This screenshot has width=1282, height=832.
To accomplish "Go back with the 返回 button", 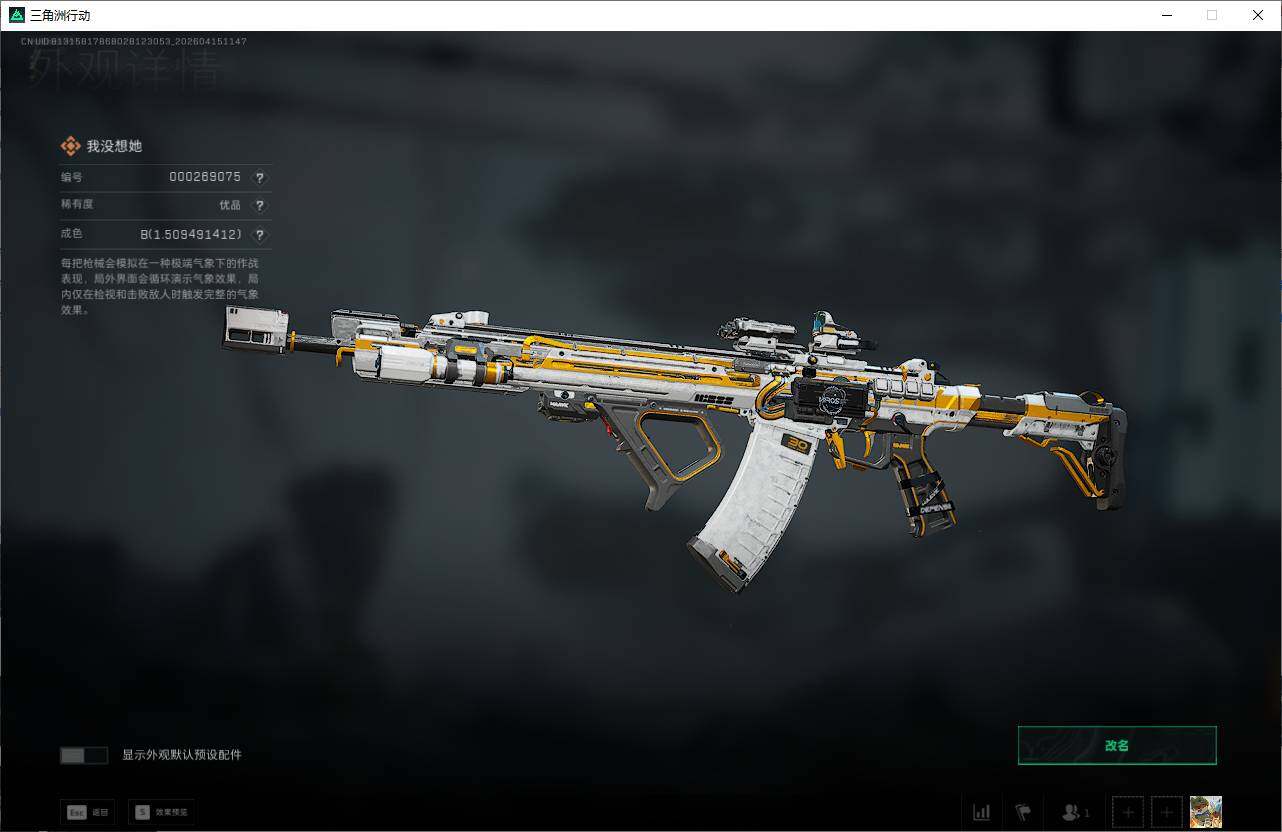I will pos(87,812).
